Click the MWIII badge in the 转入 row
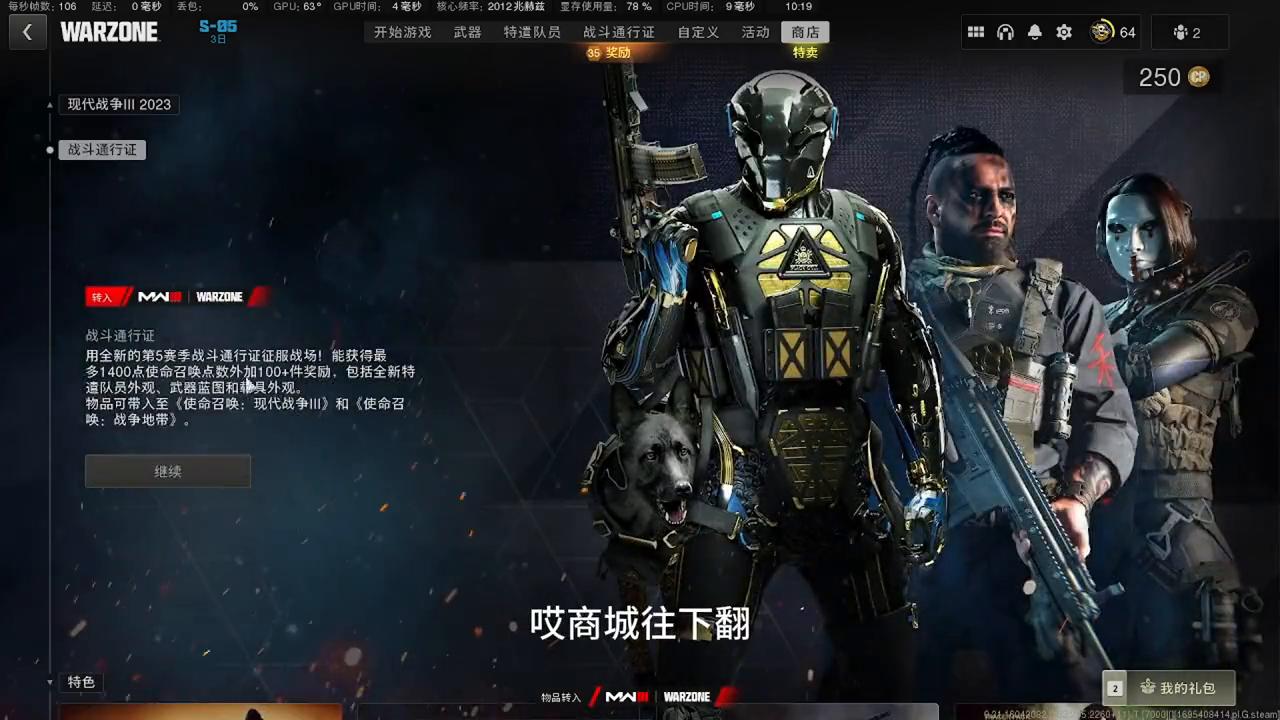 pos(157,296)
